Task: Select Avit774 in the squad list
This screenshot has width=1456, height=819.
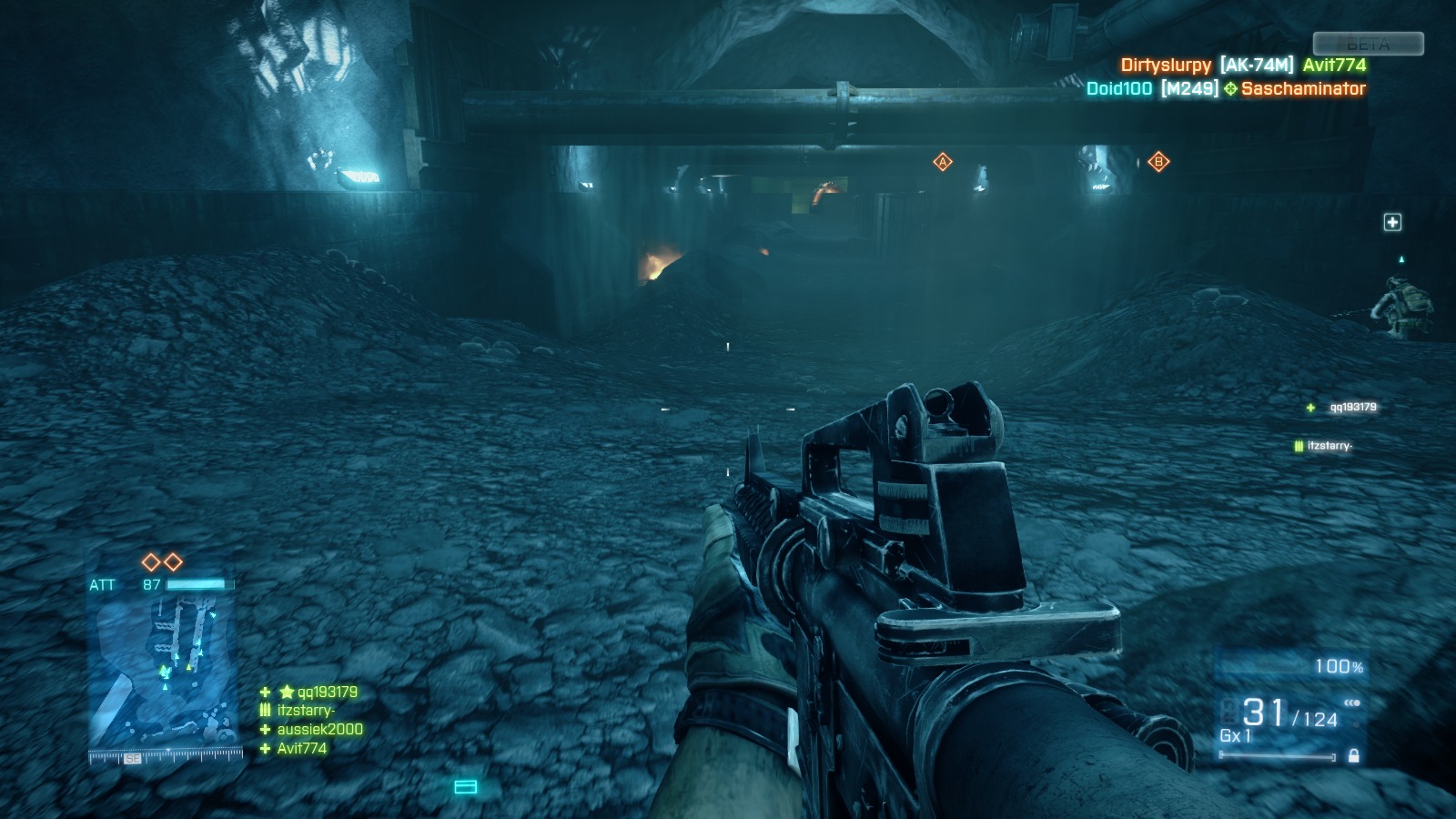Action: (x=301, y=748)
